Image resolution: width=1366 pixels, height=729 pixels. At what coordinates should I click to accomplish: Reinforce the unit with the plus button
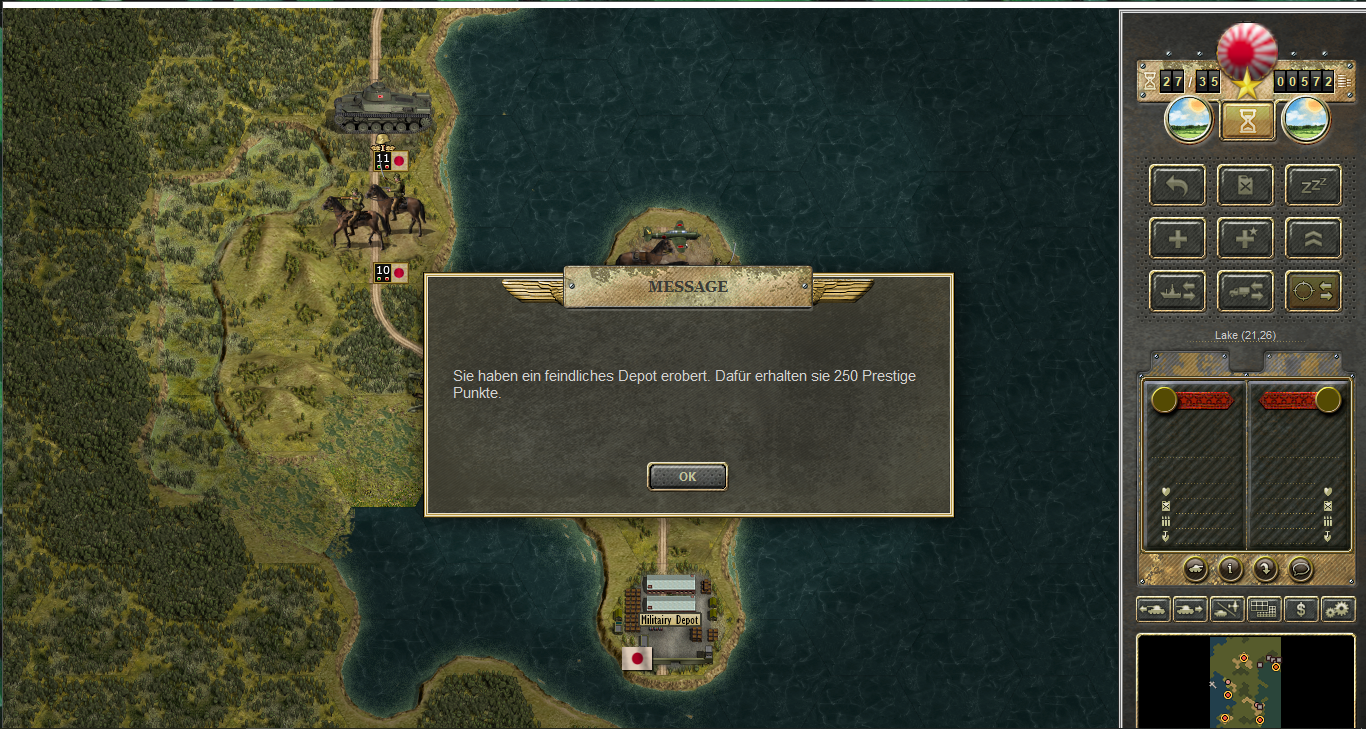[x=1177, y=239]
